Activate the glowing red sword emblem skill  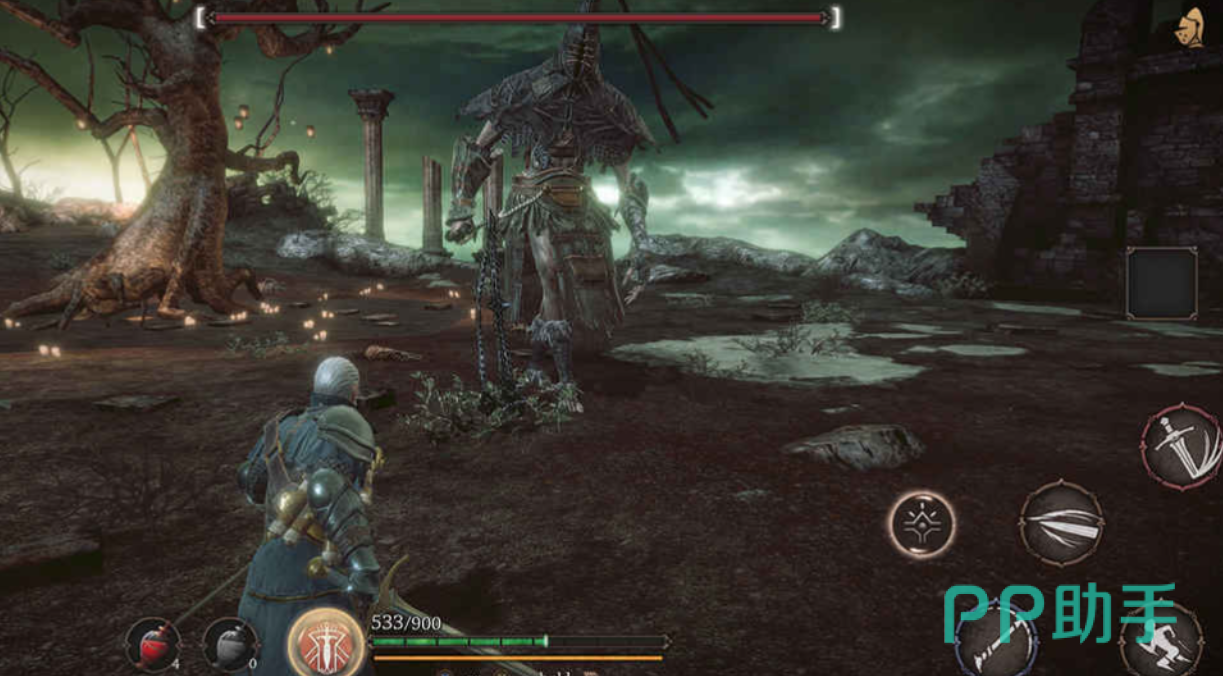pyautogui.click(x=324, y=642)
